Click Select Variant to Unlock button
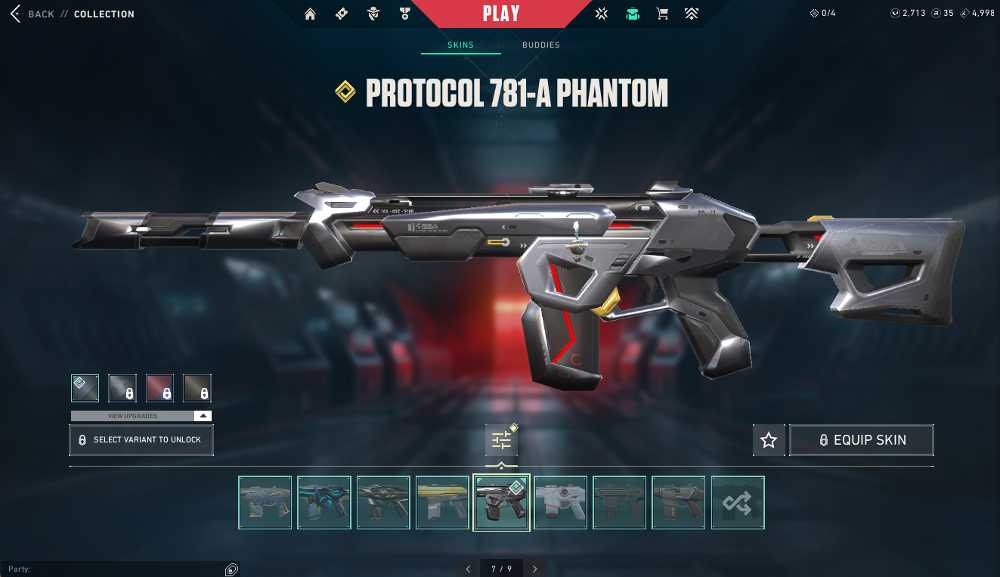Screen dimensions: 1000x577 141,440
